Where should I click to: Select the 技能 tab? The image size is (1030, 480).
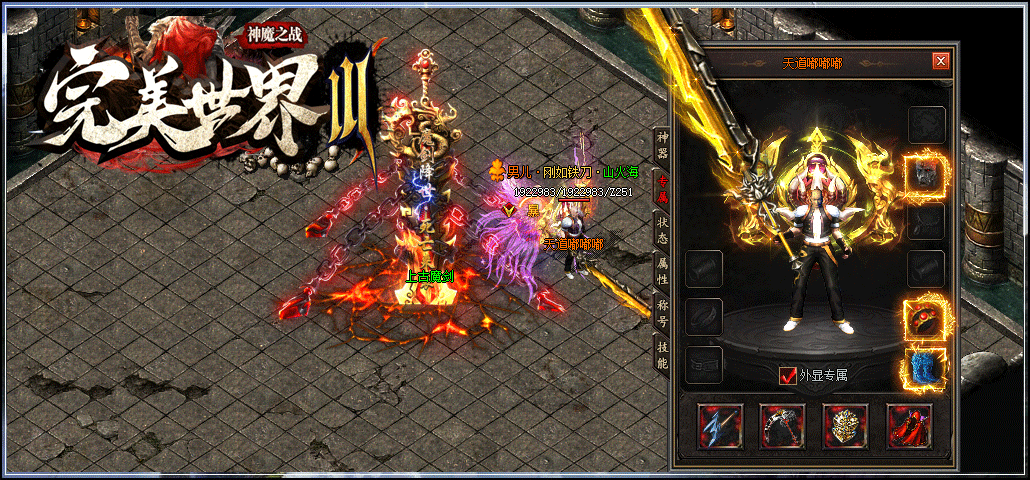click(x=661, y=352)
